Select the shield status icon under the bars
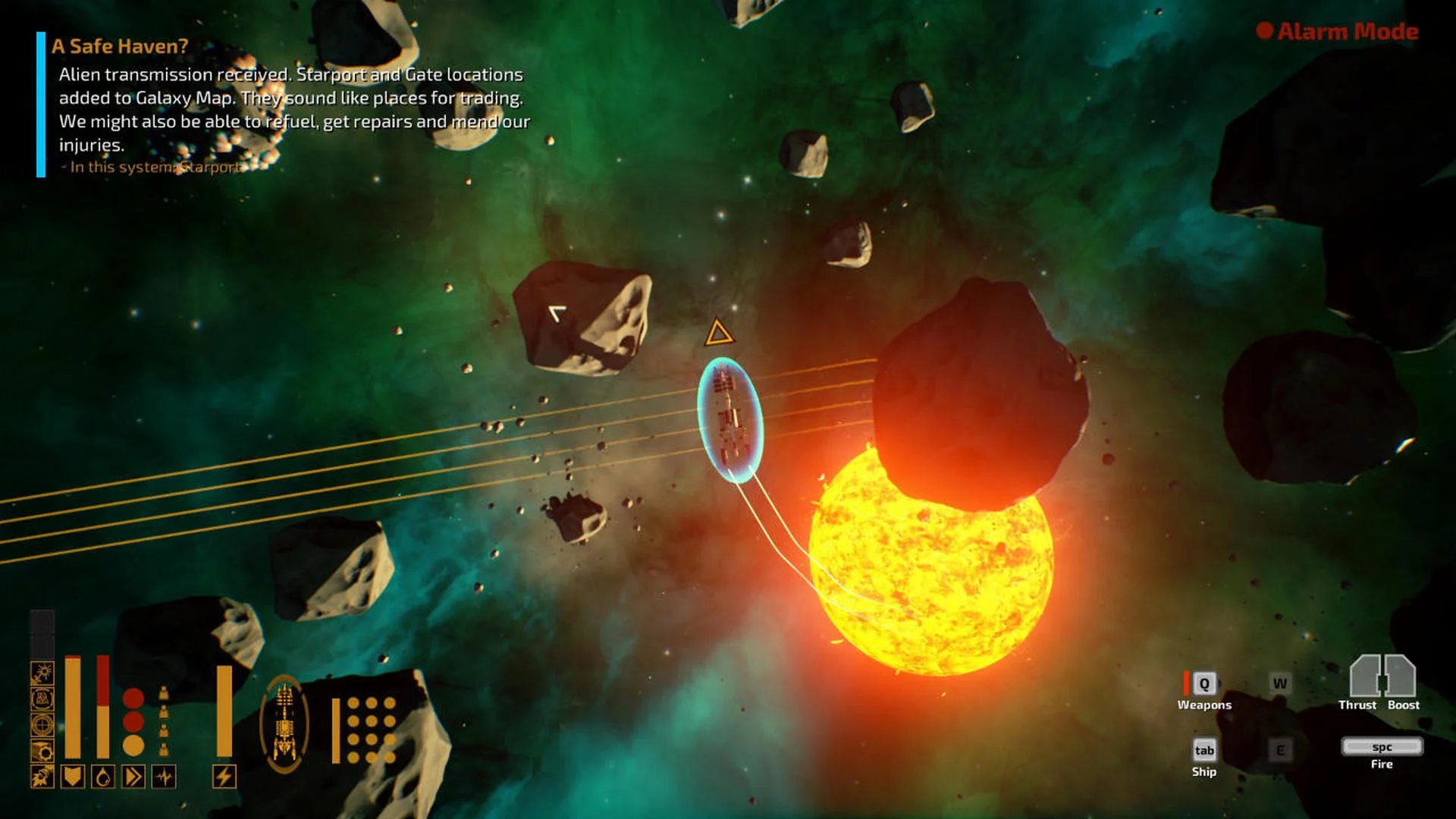Image resolution: width=1456 pixels, height=819 pixels. (73, 777)
